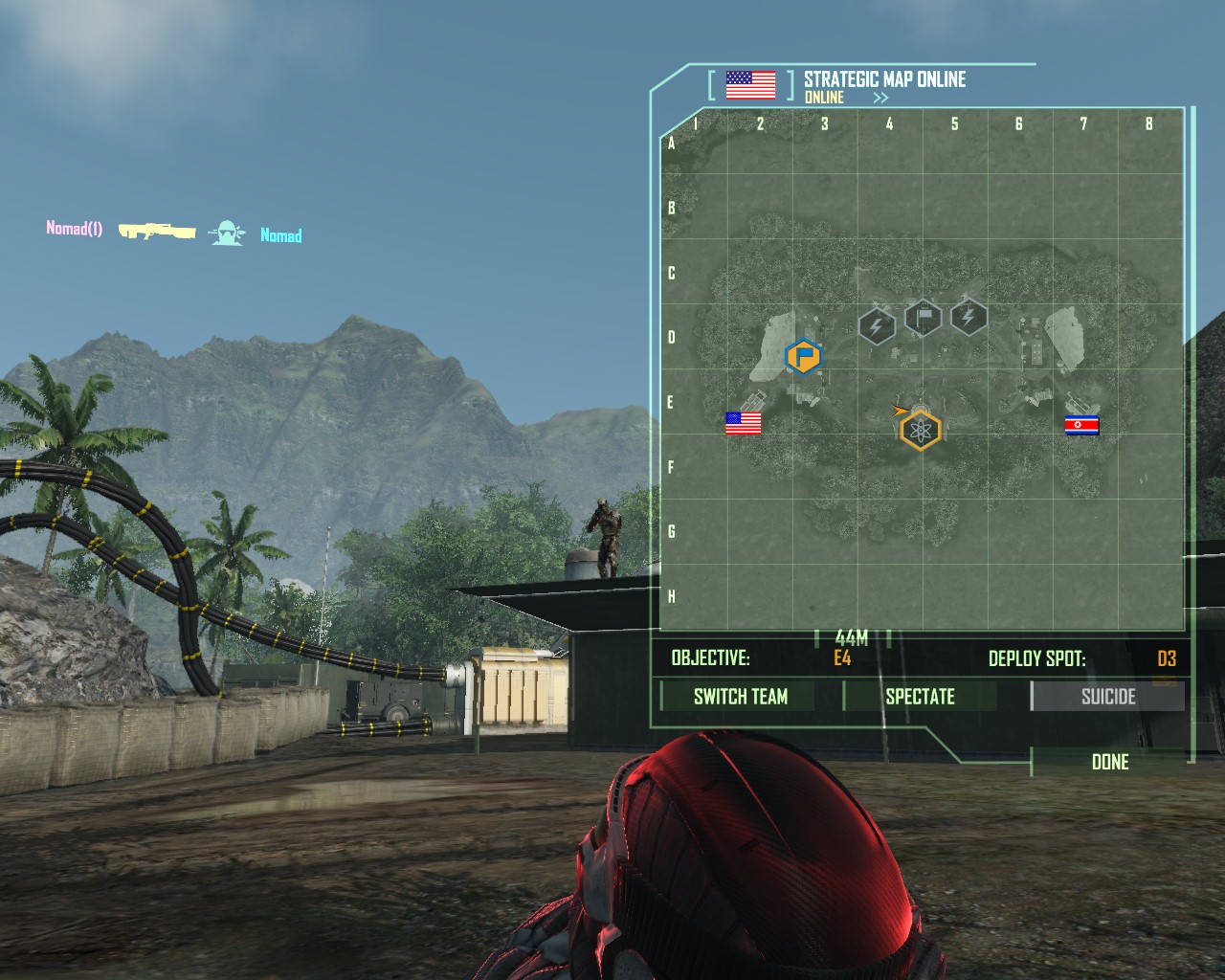Select the US base flag on map grid
This screenshot has width=1225, height=980.
point(744,423)
